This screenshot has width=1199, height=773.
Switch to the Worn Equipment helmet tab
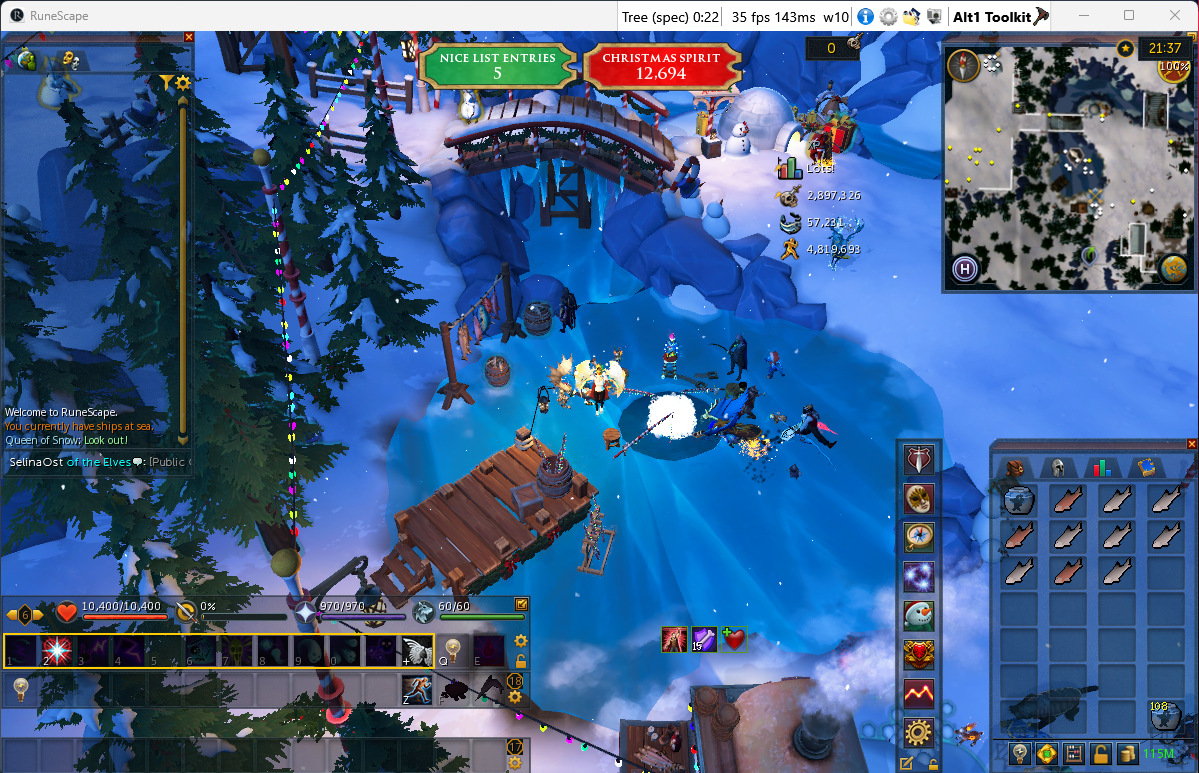point(1056,467)
